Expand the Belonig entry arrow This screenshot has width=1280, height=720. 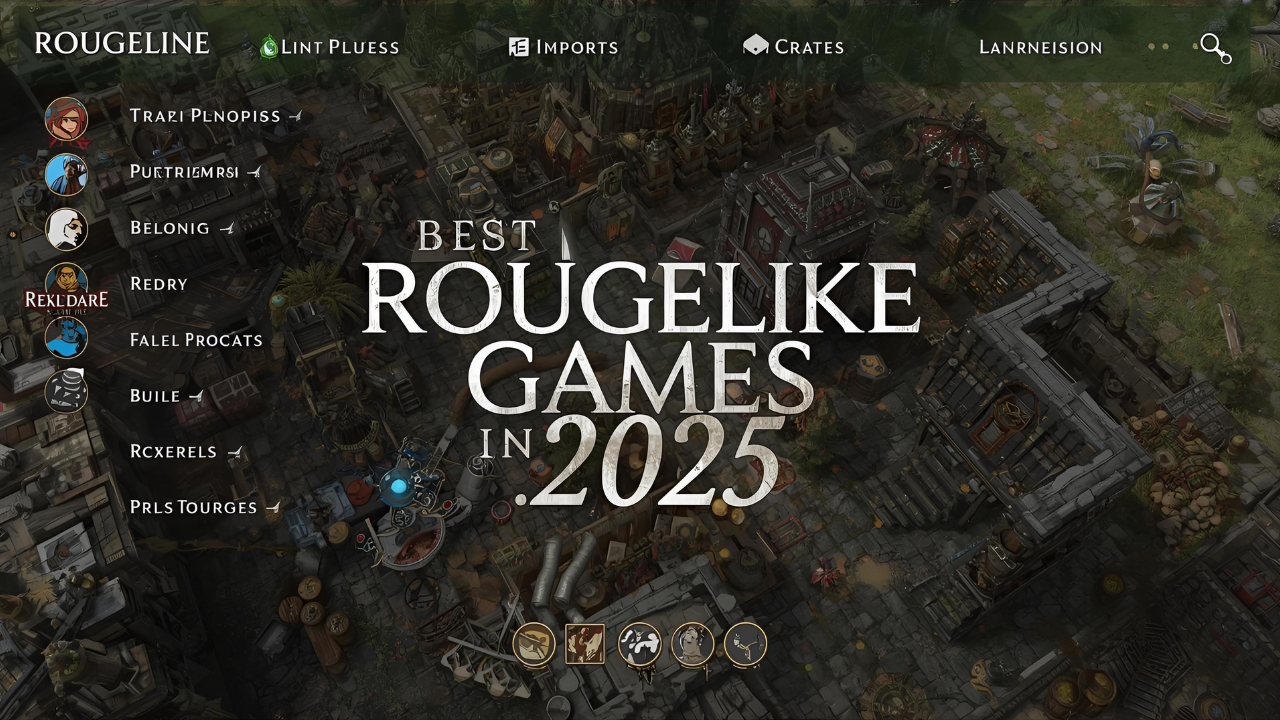[x=228, y=227]
